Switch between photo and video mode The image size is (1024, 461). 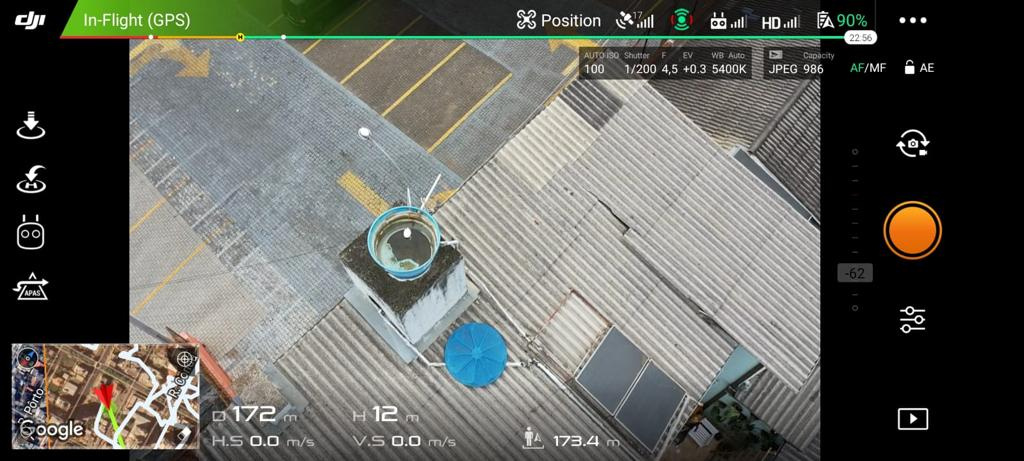pos(912,145)
